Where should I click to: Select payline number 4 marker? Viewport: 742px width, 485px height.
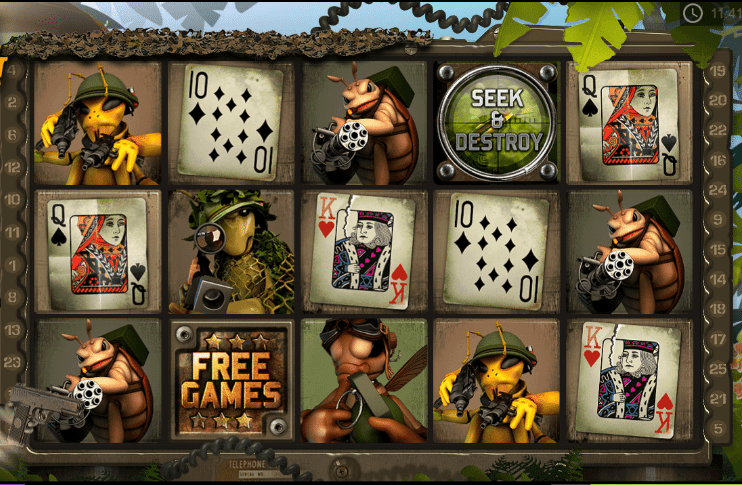pos(13,72)
